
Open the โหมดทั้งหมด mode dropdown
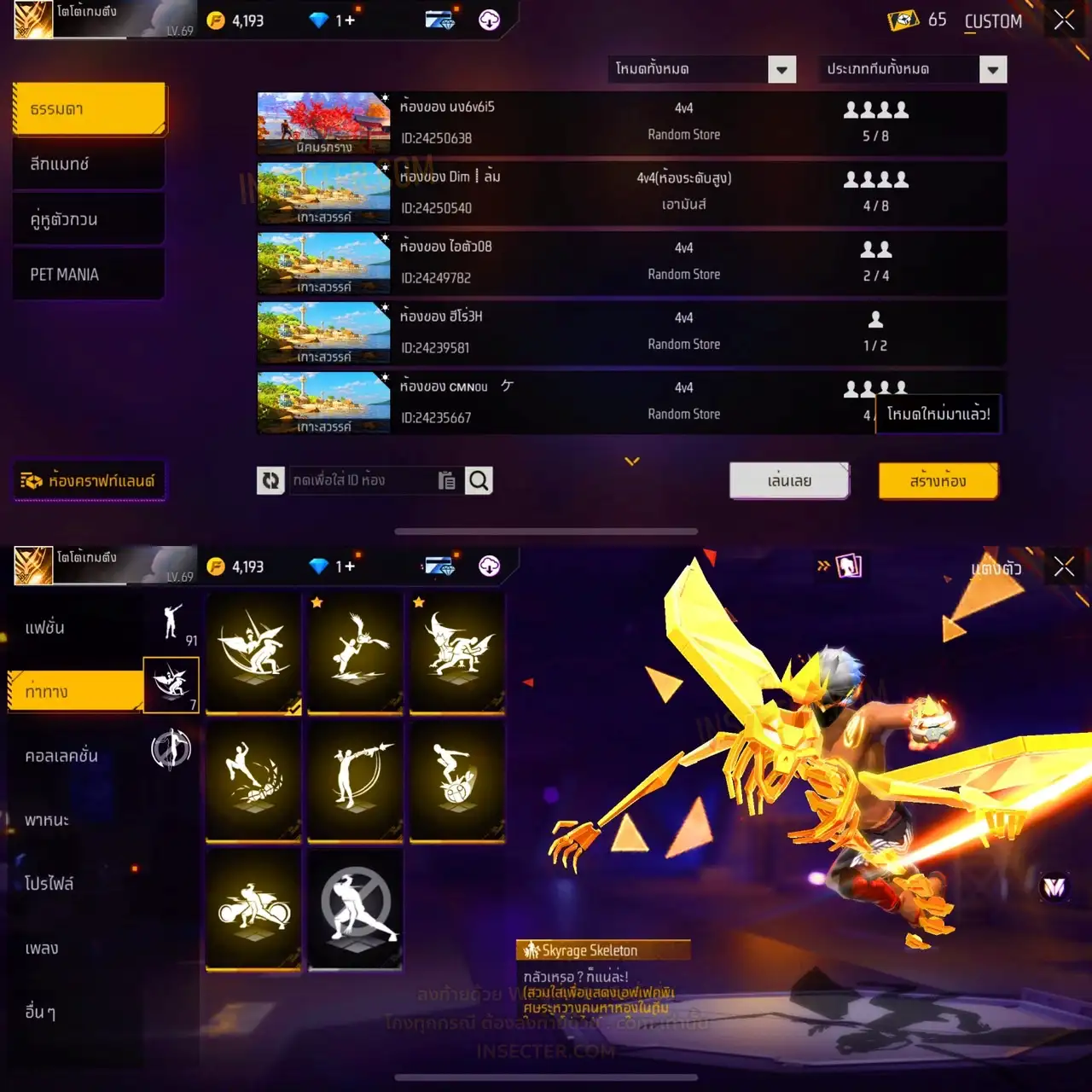click(703, 69)
